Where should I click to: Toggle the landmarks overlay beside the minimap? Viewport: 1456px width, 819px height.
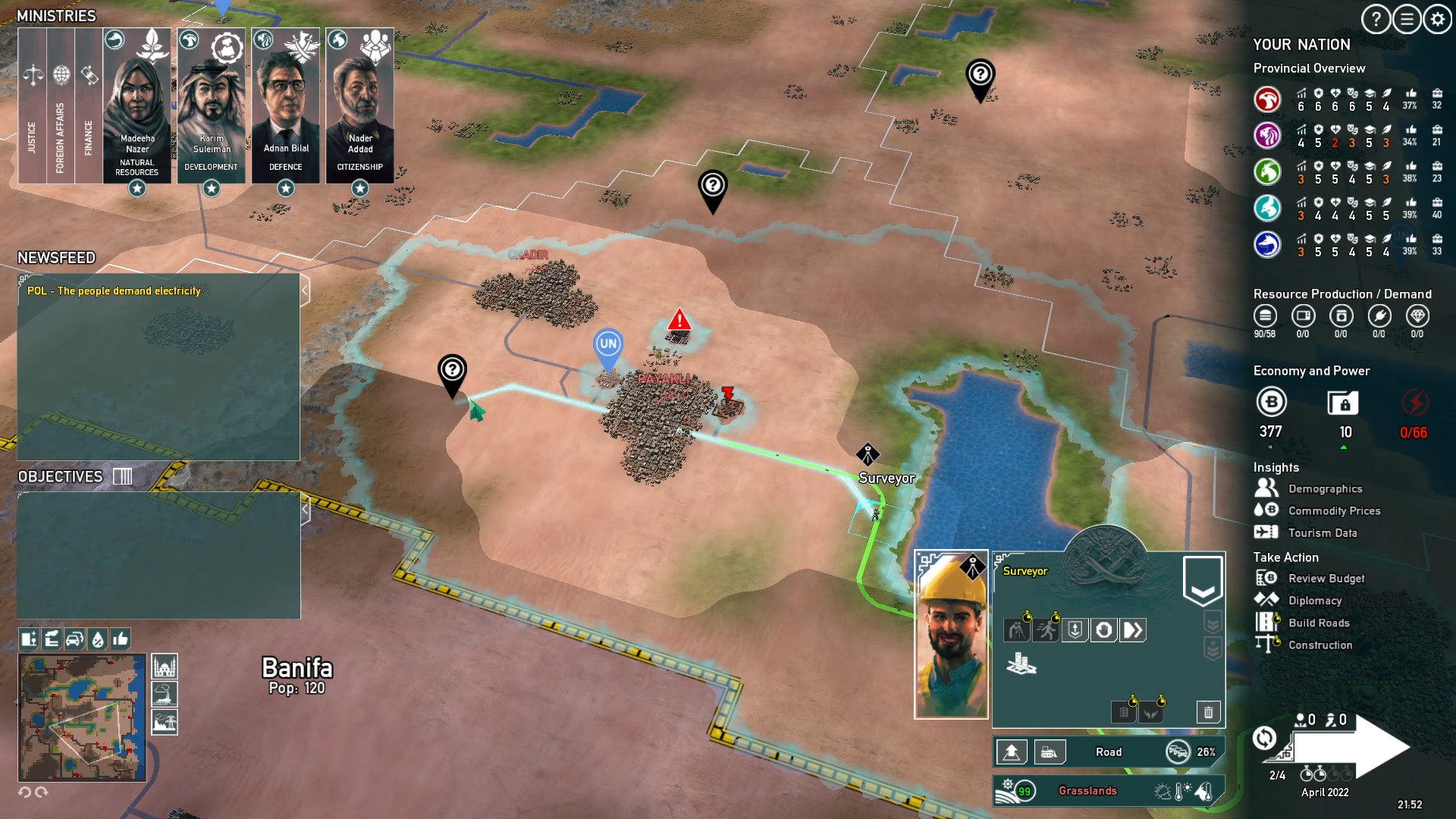tap(165, 666)
